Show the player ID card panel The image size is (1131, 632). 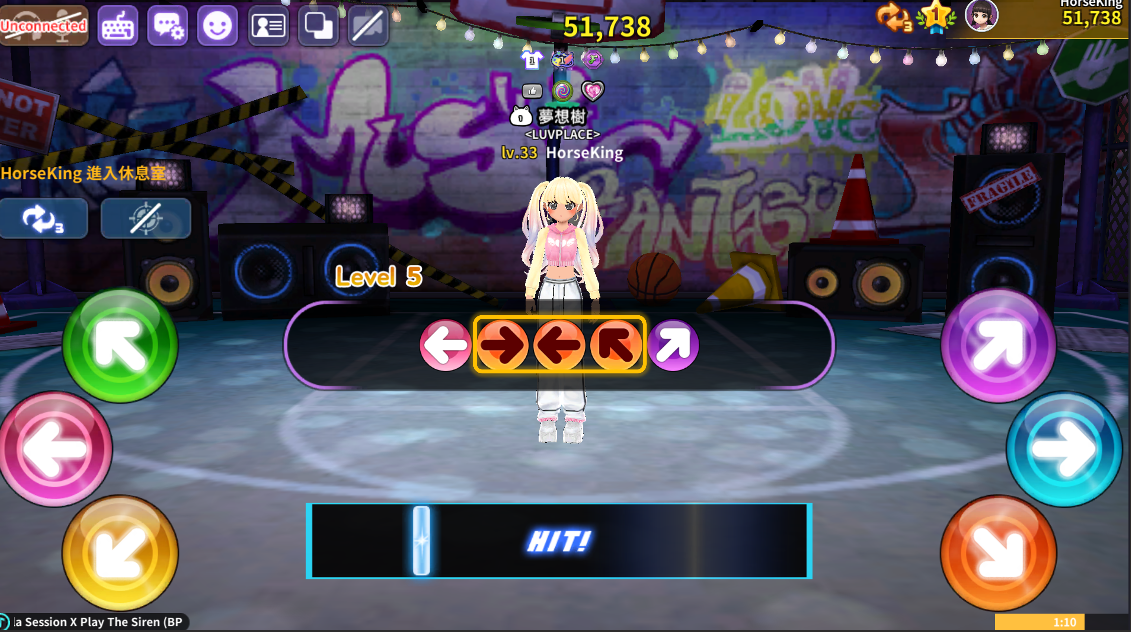268,26
